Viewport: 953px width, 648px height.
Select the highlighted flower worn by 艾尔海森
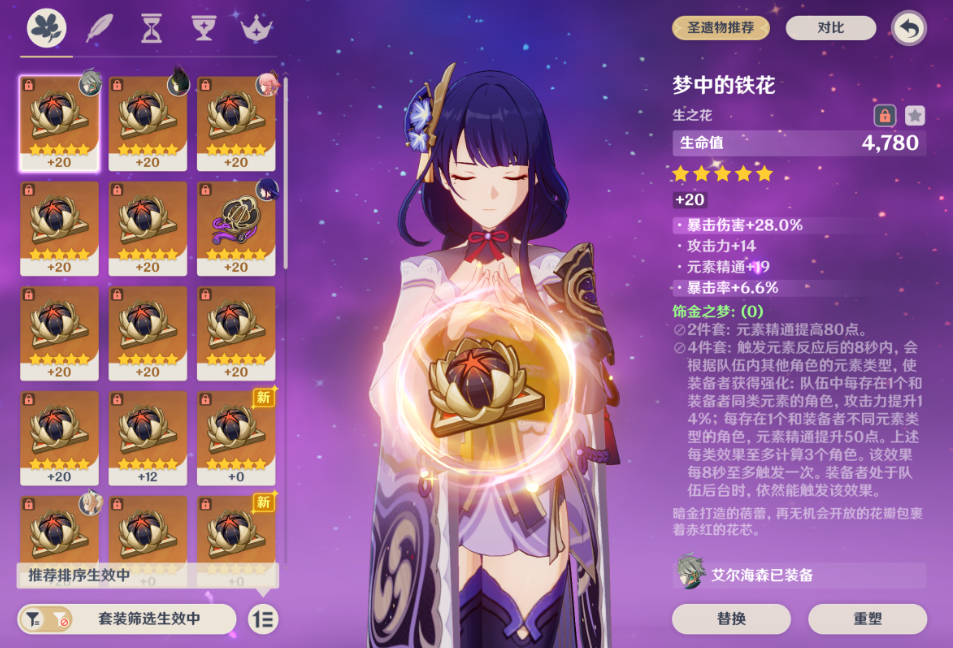click(x=59, y=123)
